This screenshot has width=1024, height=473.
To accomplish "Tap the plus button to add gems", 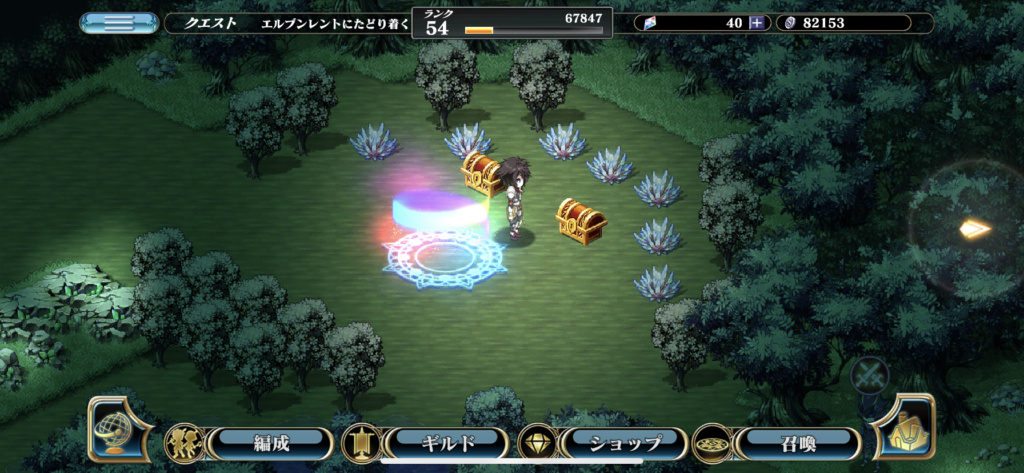I will point(757,22).
